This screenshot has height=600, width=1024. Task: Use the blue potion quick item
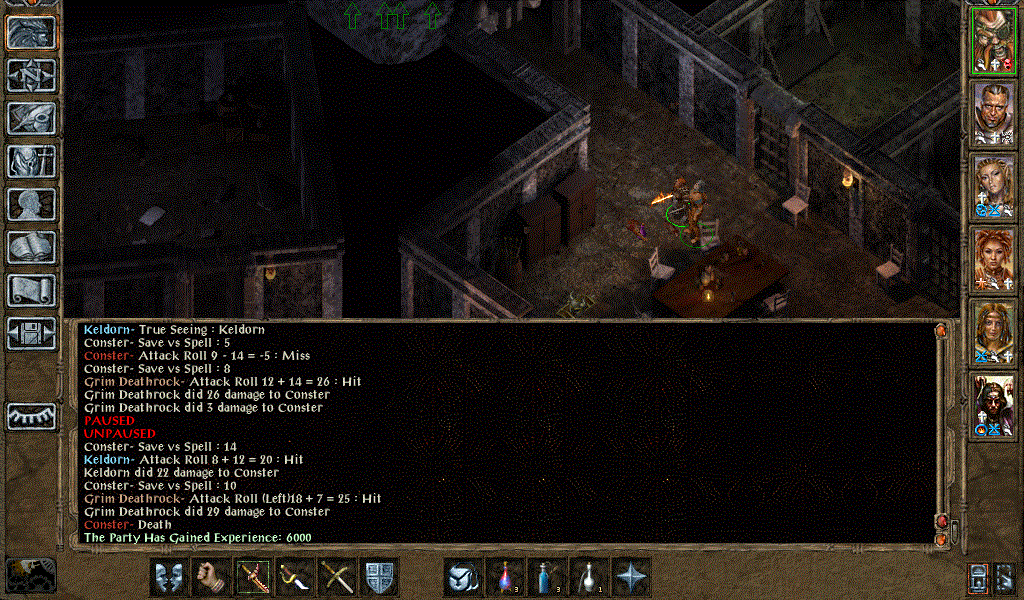548,578
